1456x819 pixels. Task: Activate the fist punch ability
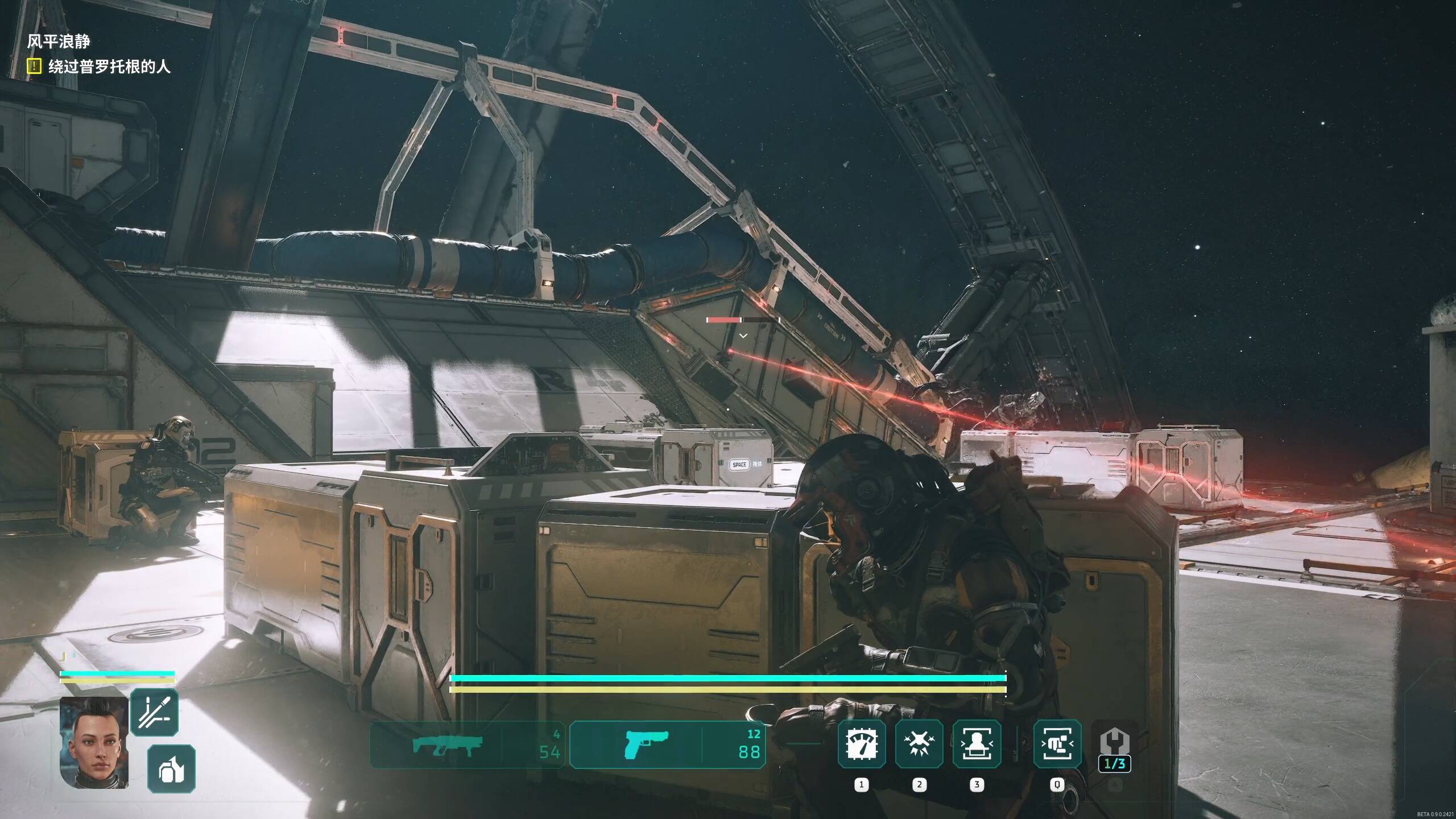1057,743
